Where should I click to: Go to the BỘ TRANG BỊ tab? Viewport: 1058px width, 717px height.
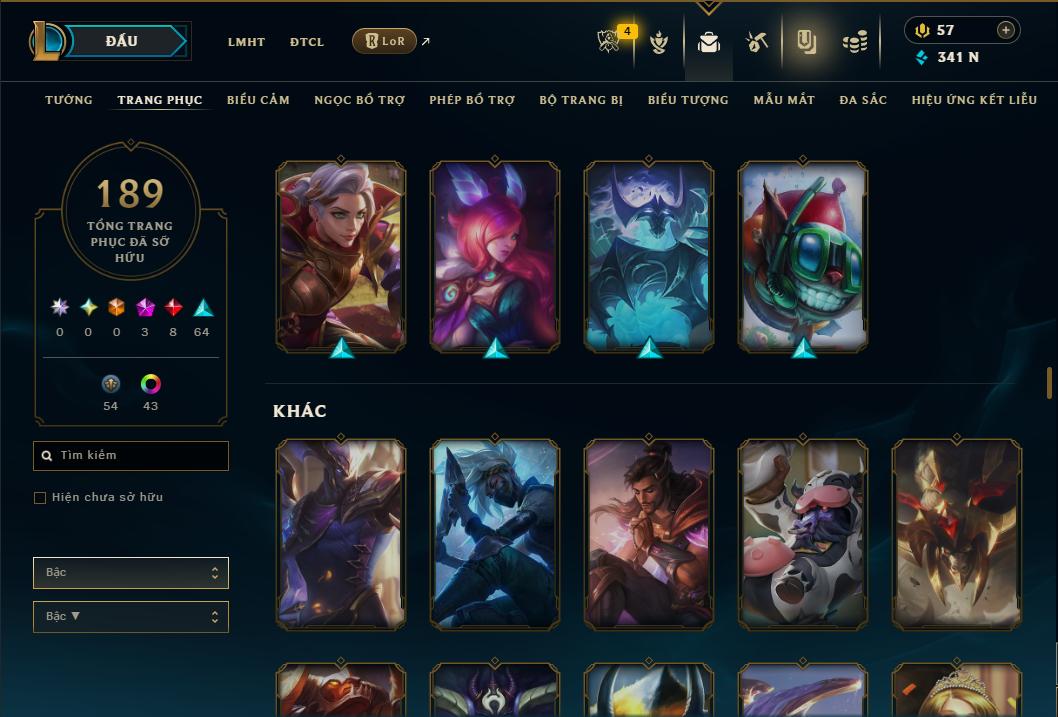pyautogui.click(x=581, y=100)
